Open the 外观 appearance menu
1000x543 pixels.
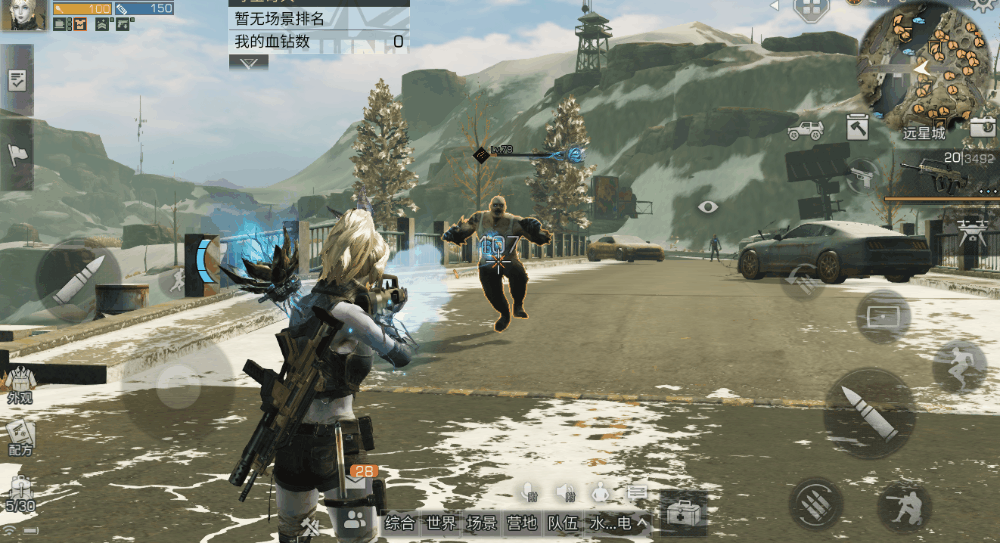(20, 383)
